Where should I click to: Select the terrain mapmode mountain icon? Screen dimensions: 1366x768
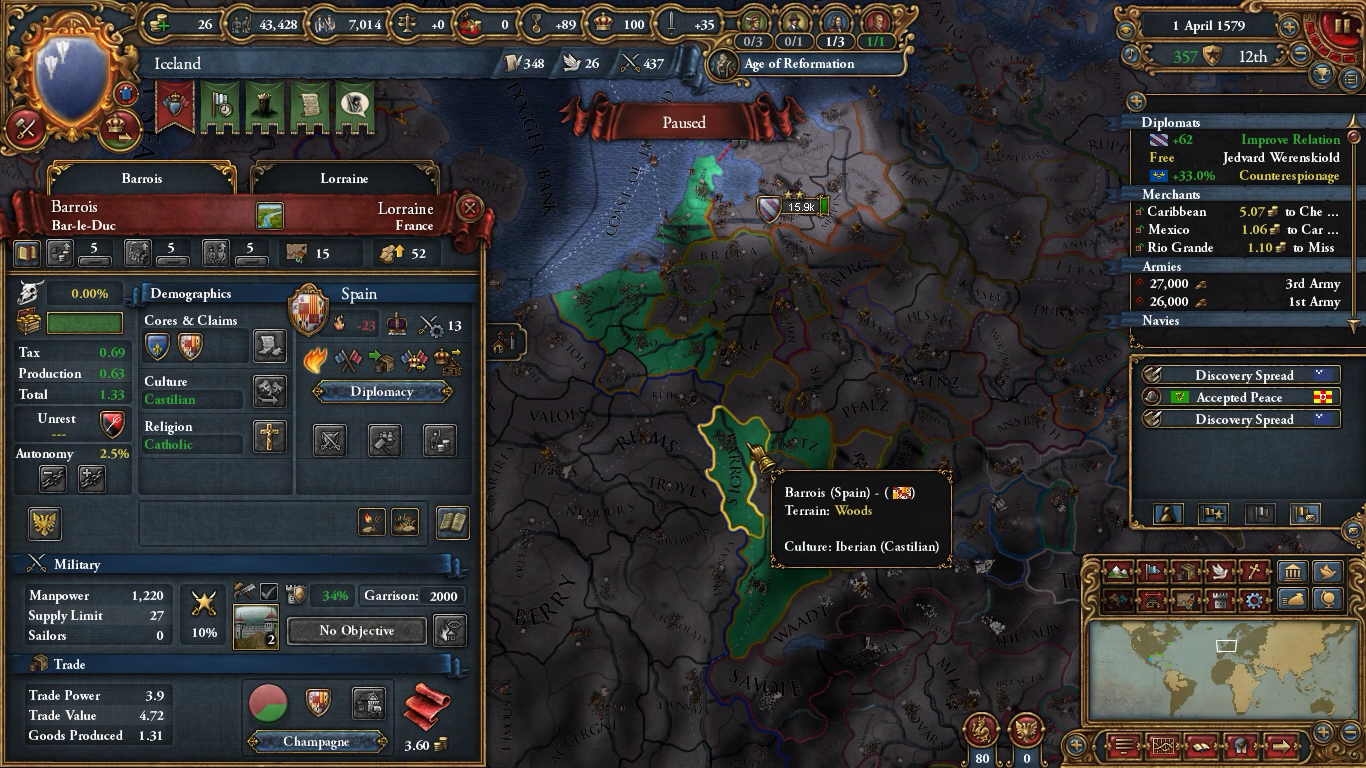[x=1117, y=571]
